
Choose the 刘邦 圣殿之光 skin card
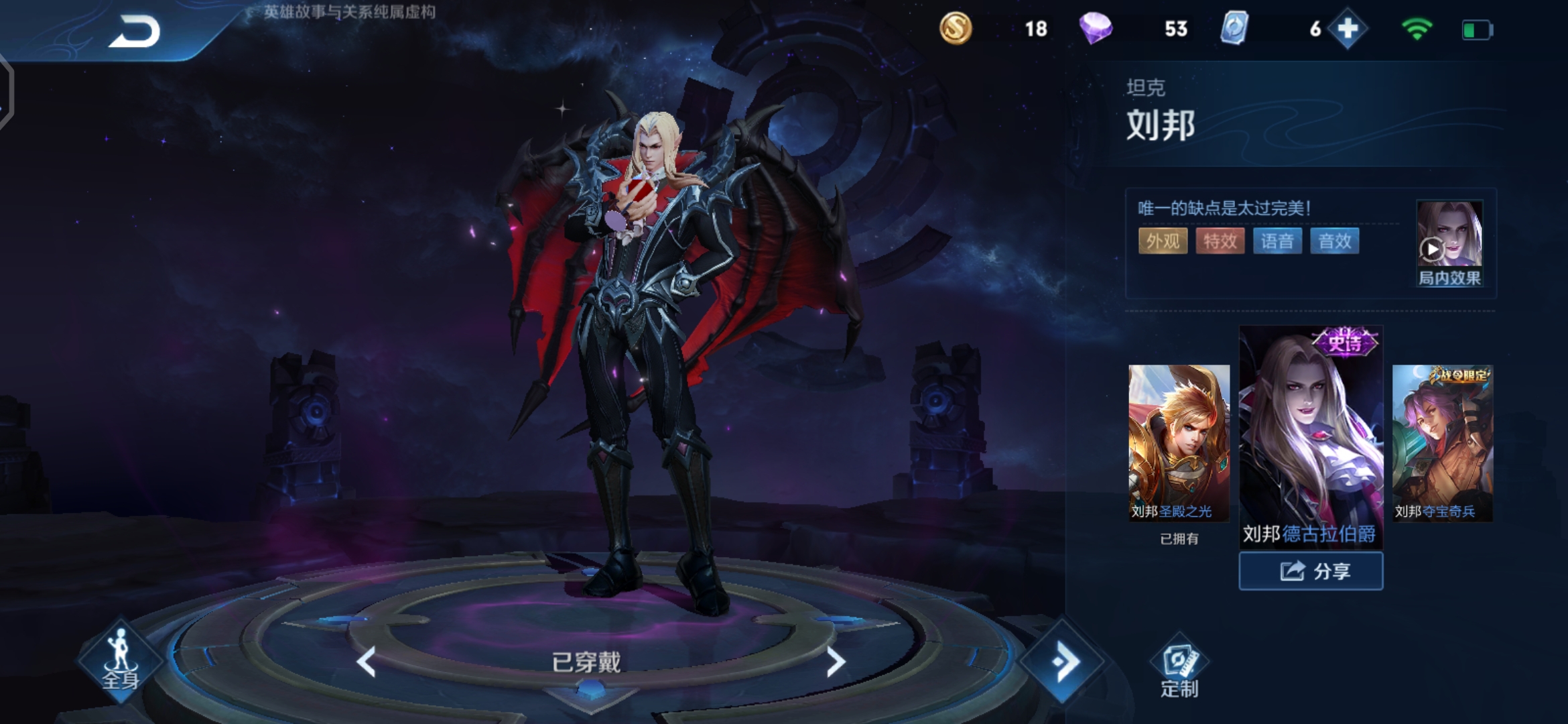pyautogui.click(x=1179, y=442)
